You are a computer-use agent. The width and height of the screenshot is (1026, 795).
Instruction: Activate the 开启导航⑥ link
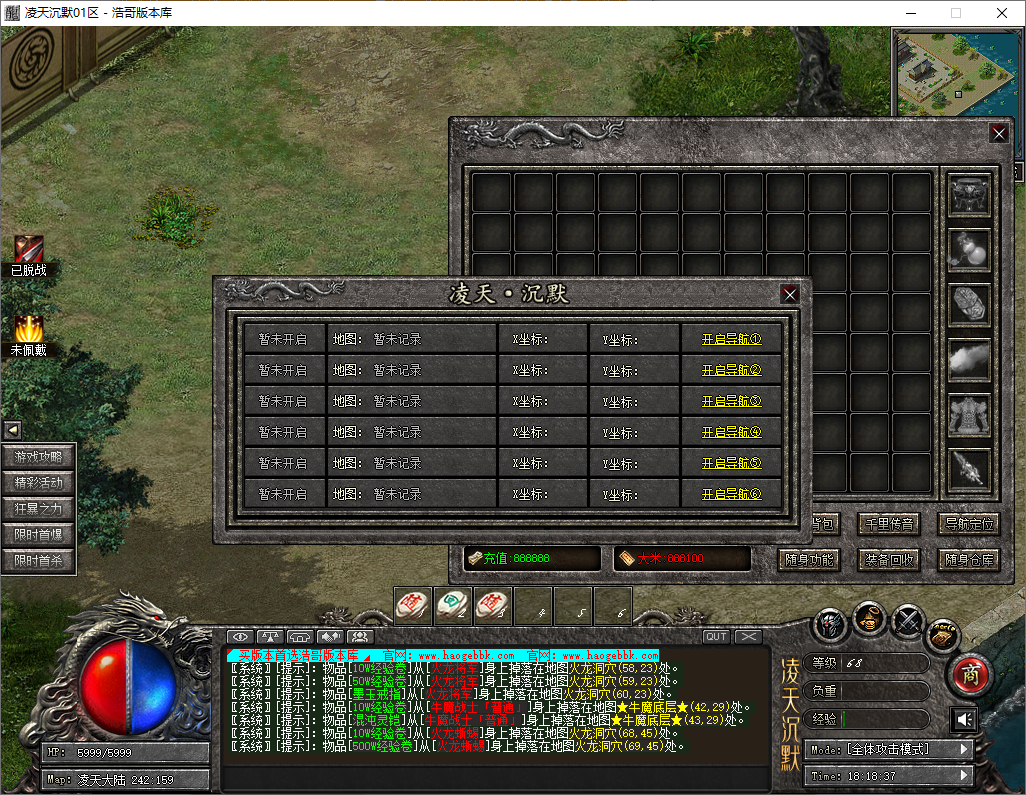(x=731, y=494)
